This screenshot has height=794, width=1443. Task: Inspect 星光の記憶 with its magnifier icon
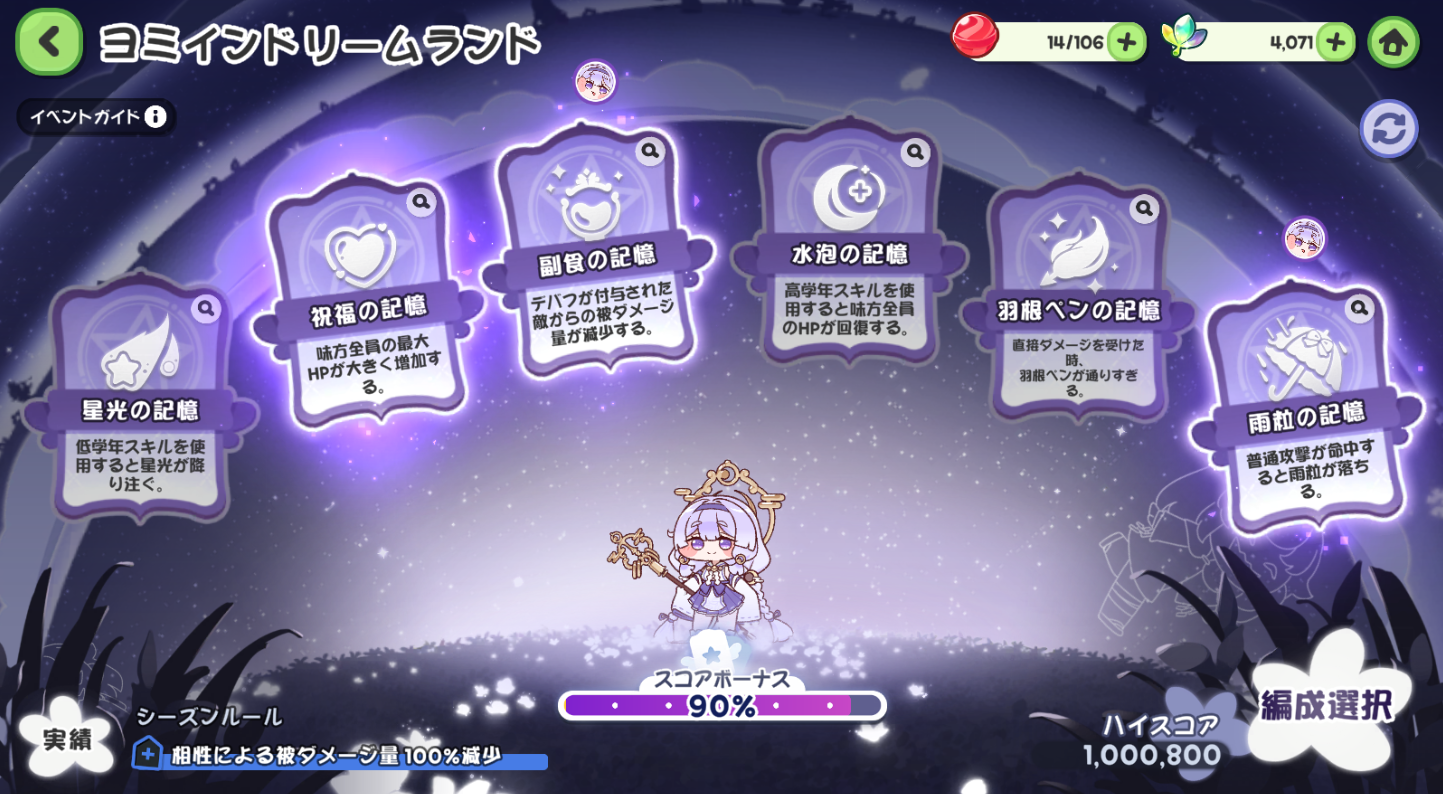[206, 308]
